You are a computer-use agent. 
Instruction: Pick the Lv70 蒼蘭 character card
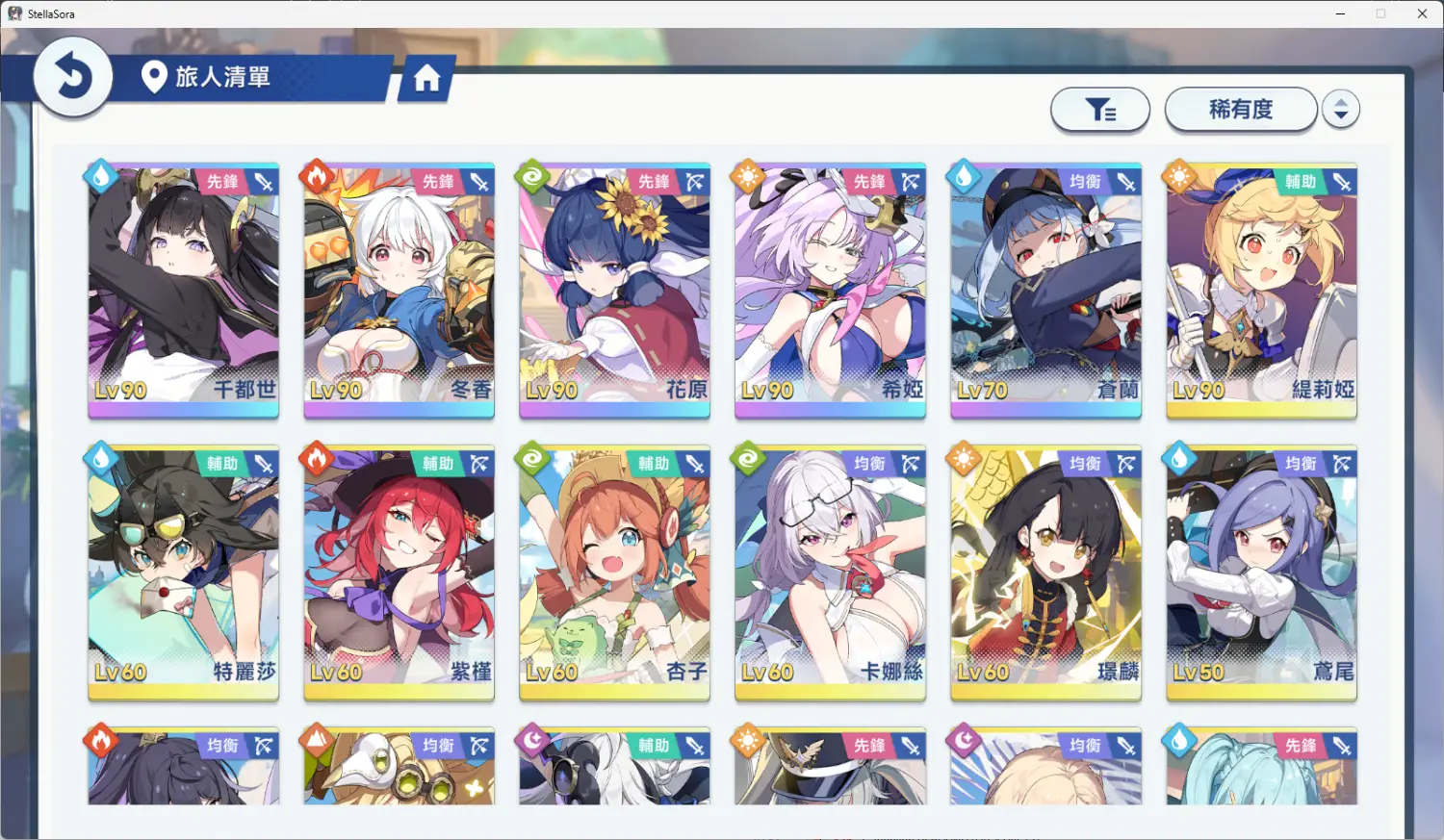point(1045,289)
